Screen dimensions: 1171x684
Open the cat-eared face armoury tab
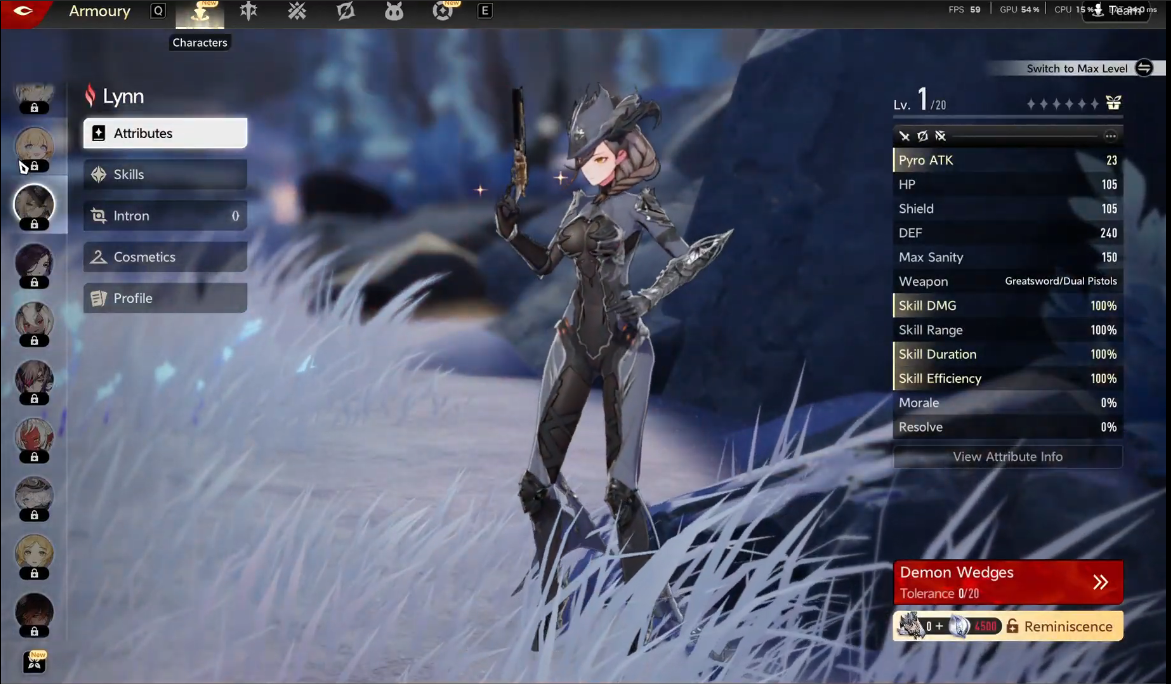(394, 11)
